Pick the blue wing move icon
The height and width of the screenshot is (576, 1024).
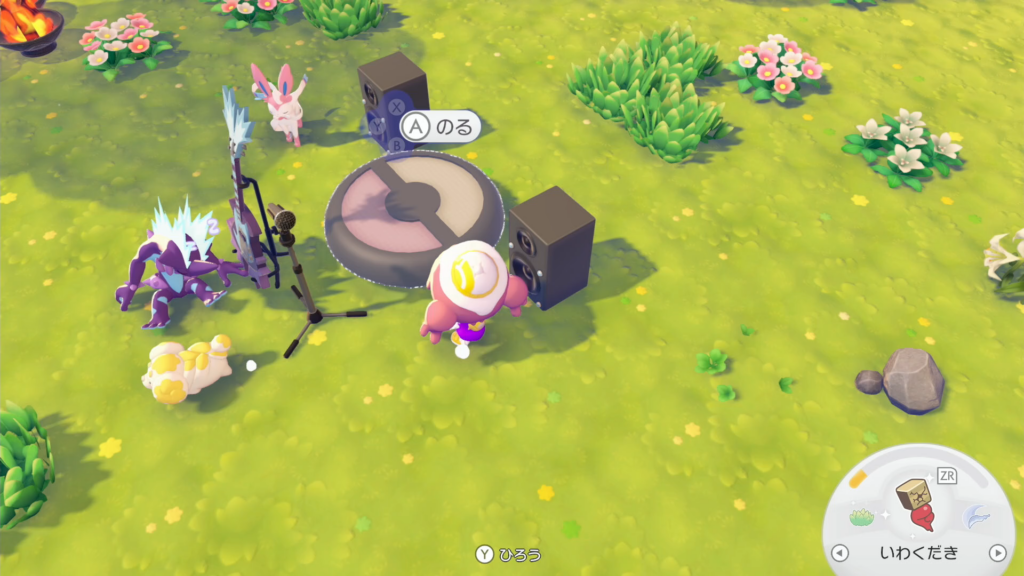click(x=975, y=517)
